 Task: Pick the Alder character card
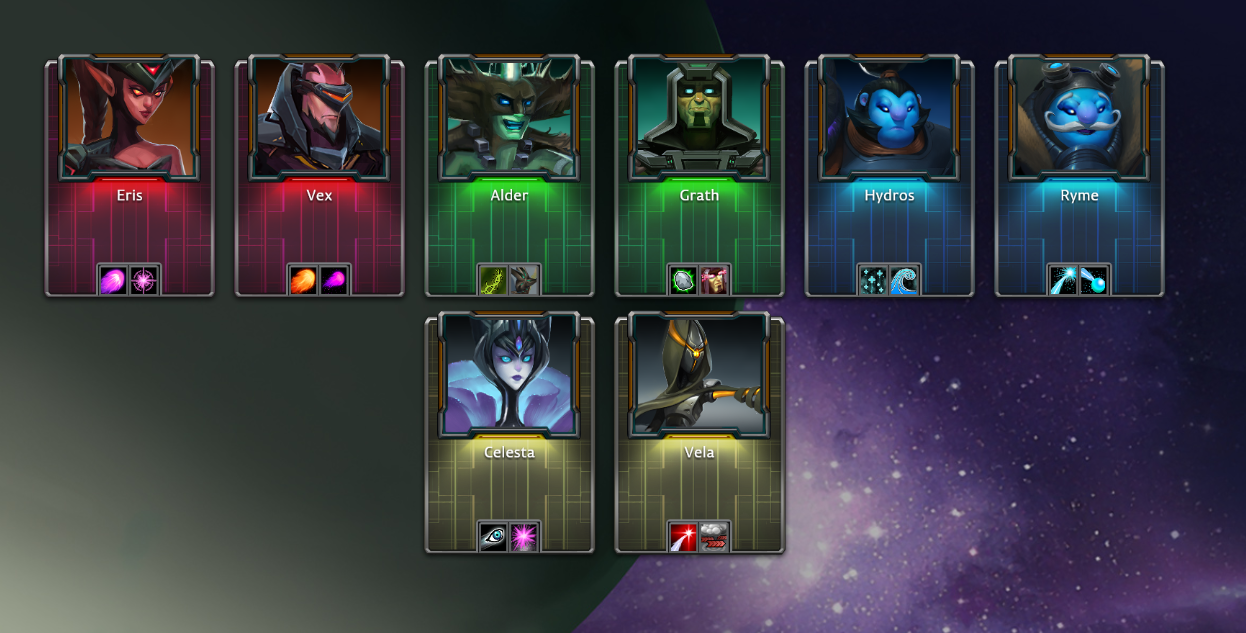[509, 175]
